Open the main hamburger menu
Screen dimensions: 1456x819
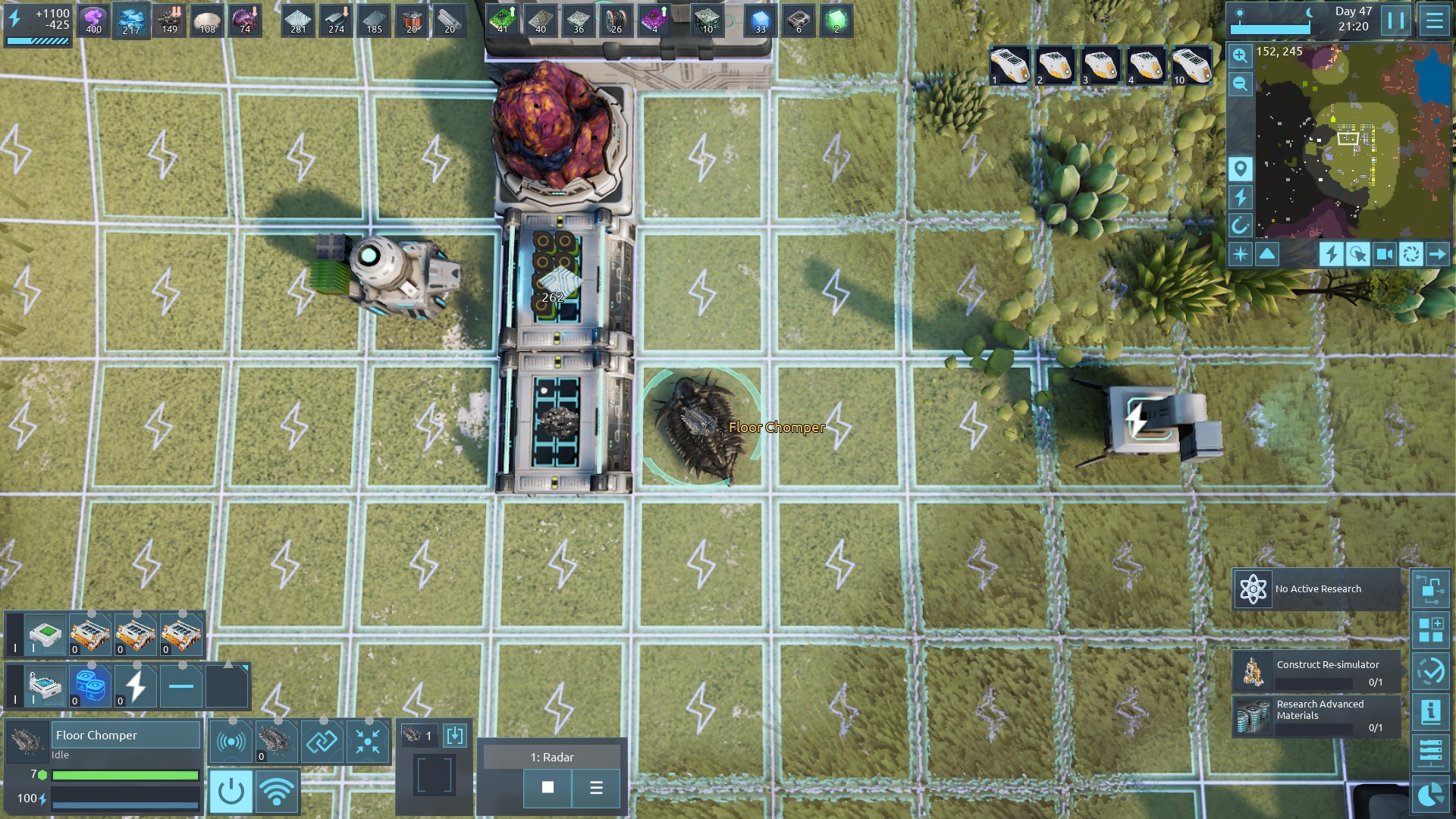(1434, 20)
